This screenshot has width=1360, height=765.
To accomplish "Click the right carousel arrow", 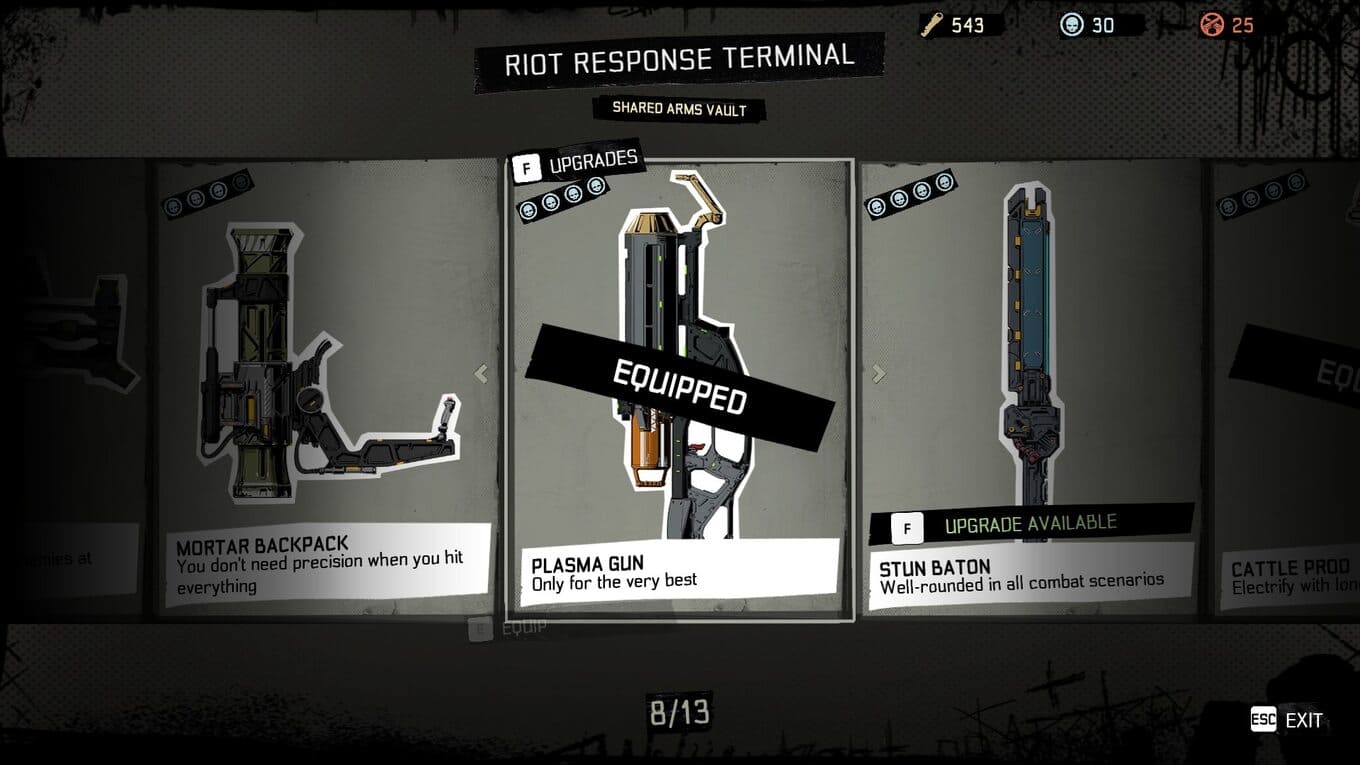I will [x=878, y=374].
